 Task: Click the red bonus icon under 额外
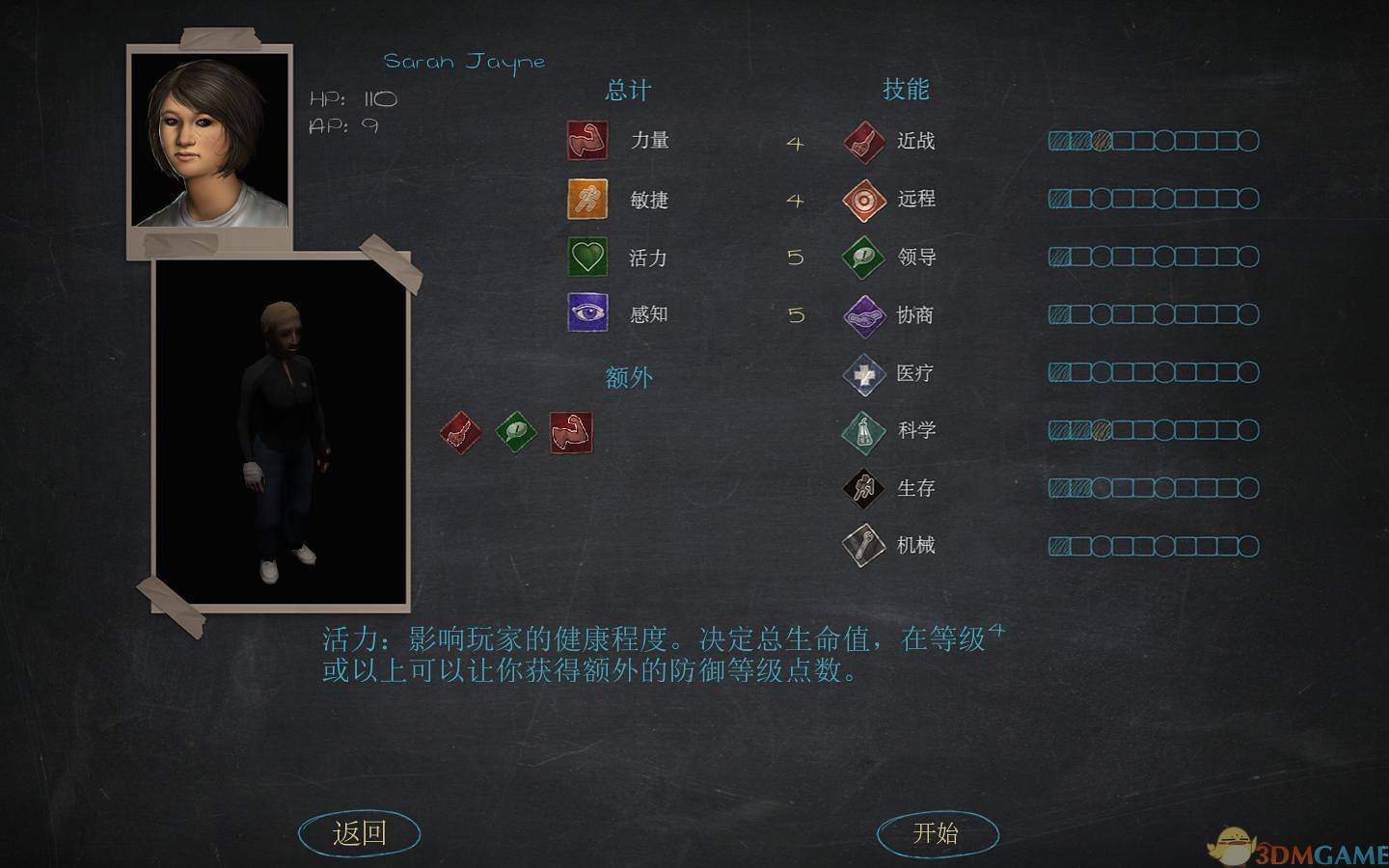[460, 433]
